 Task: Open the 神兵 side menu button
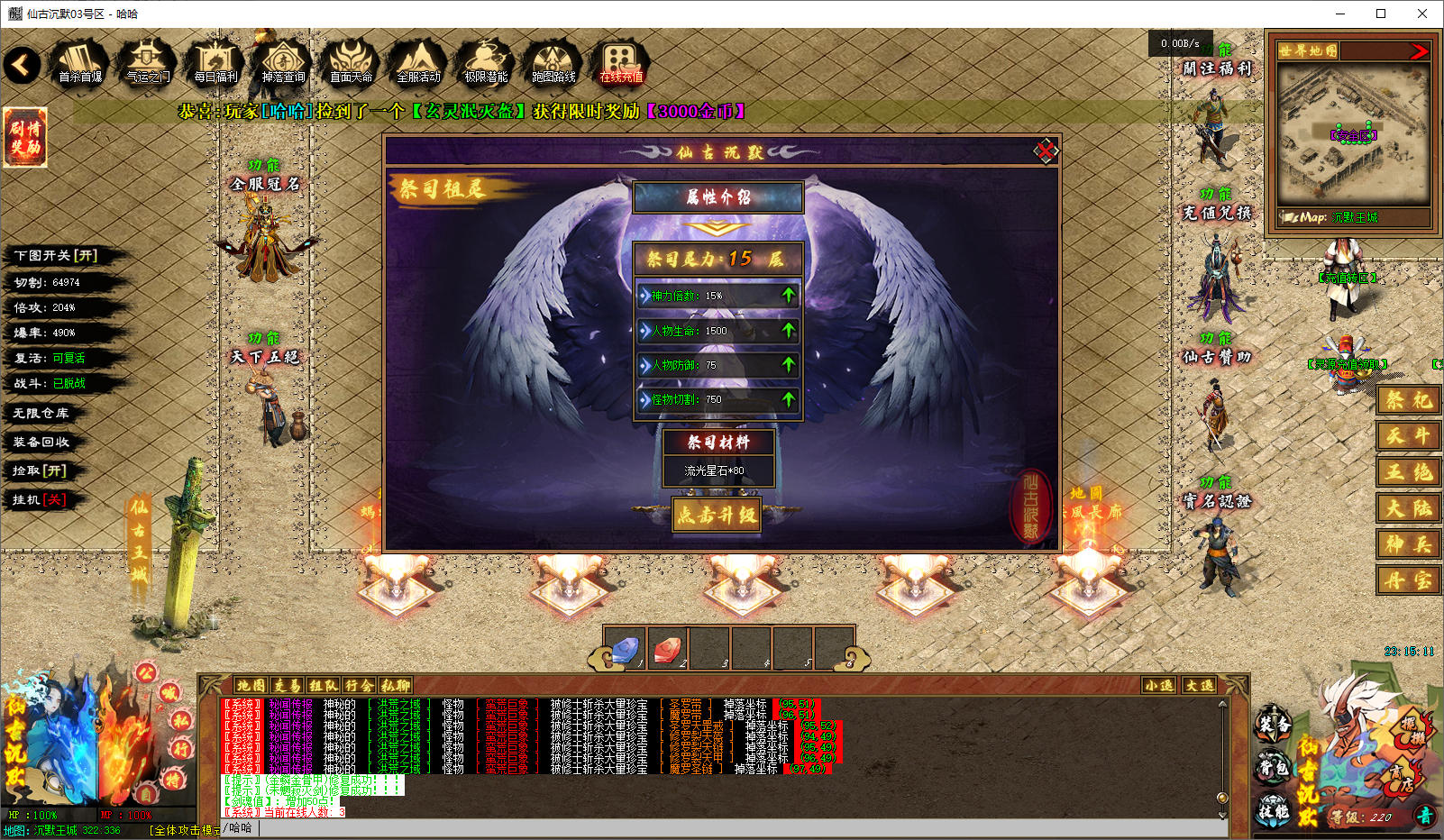(x=1408, y=544)
